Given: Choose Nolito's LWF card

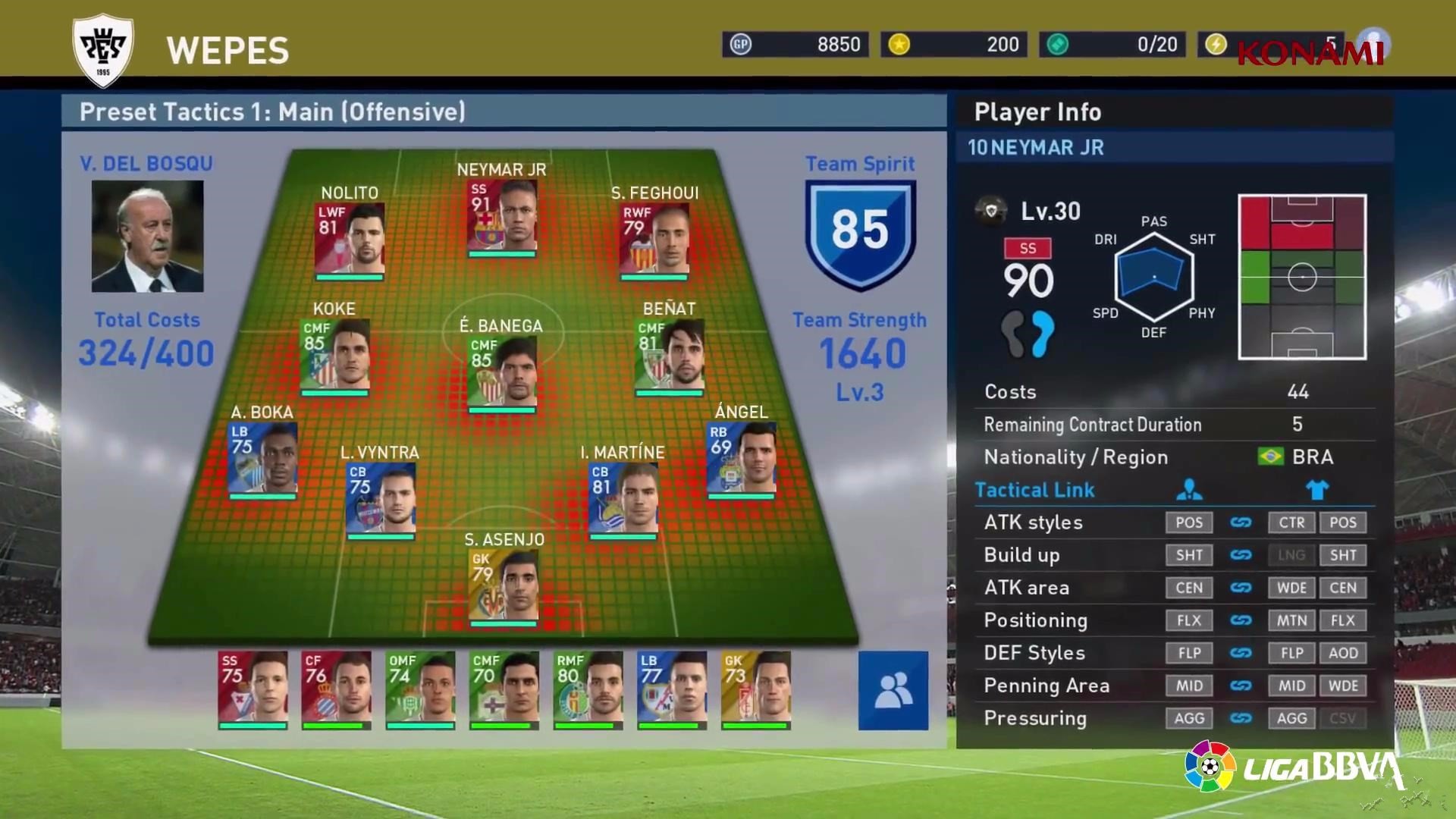Looking at the screenshot, I should point(350,239).
